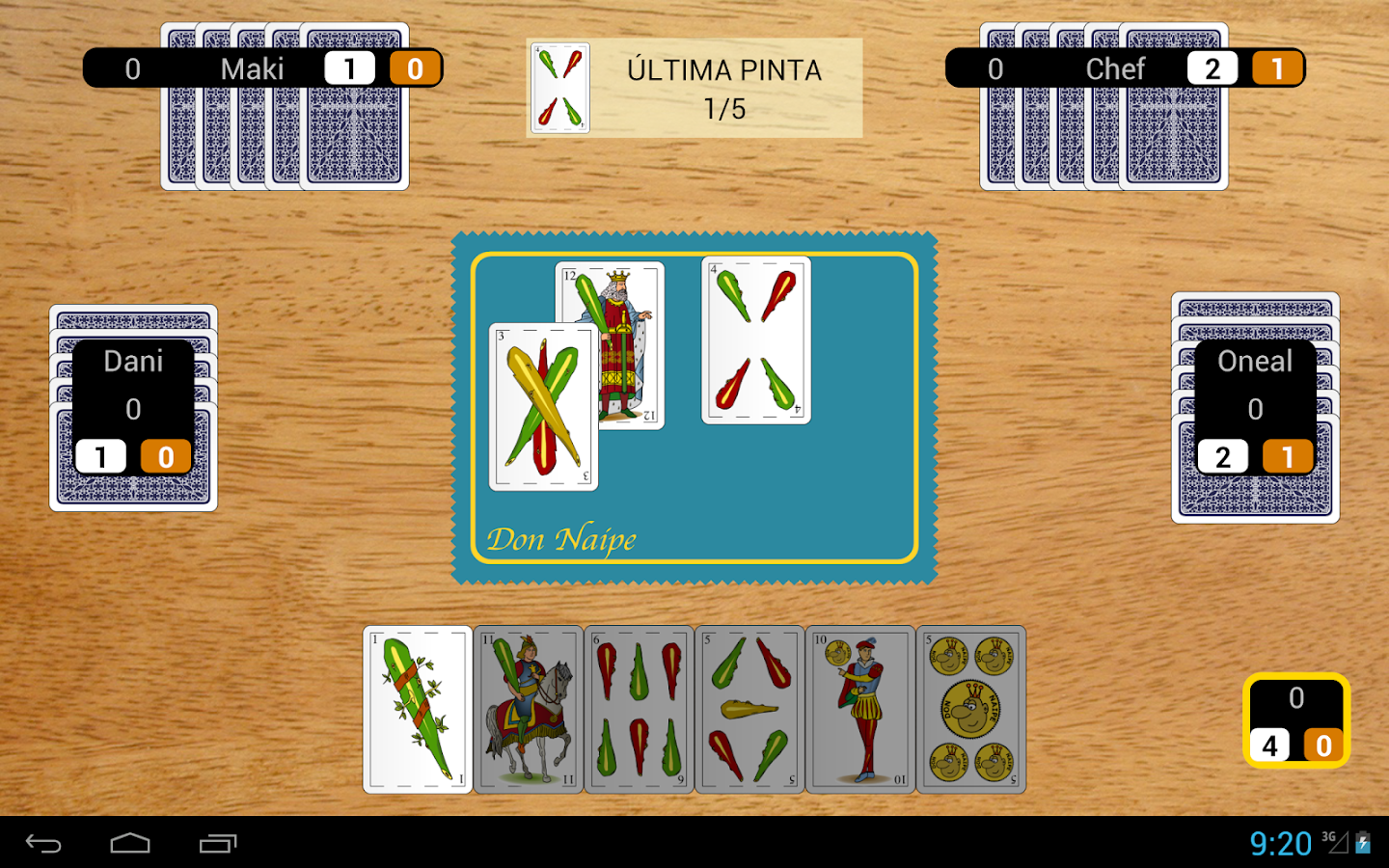Go to the Android home screen

click(x=130, y=844)
